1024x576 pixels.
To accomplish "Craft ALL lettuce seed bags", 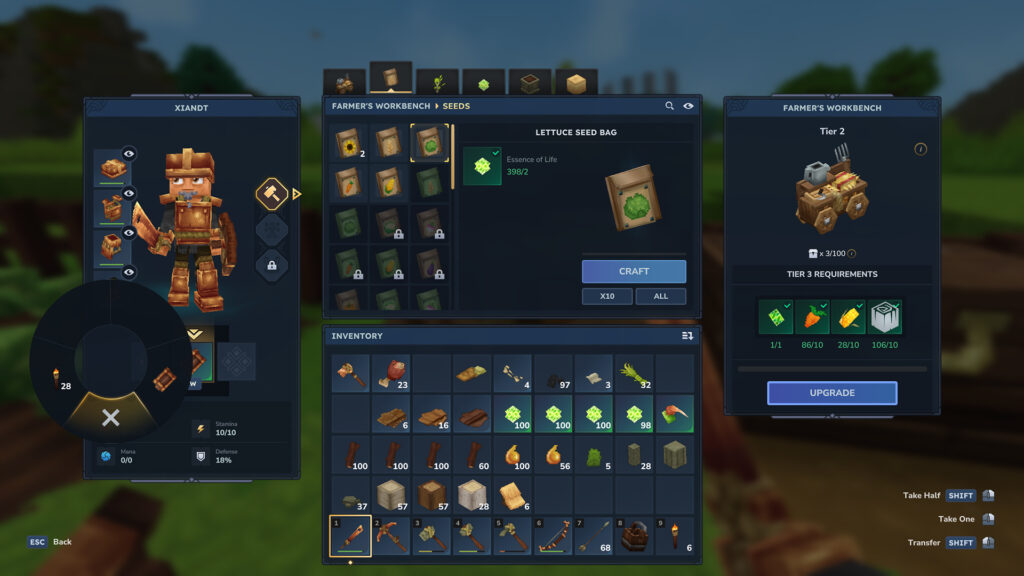I will tap(660, 296).
